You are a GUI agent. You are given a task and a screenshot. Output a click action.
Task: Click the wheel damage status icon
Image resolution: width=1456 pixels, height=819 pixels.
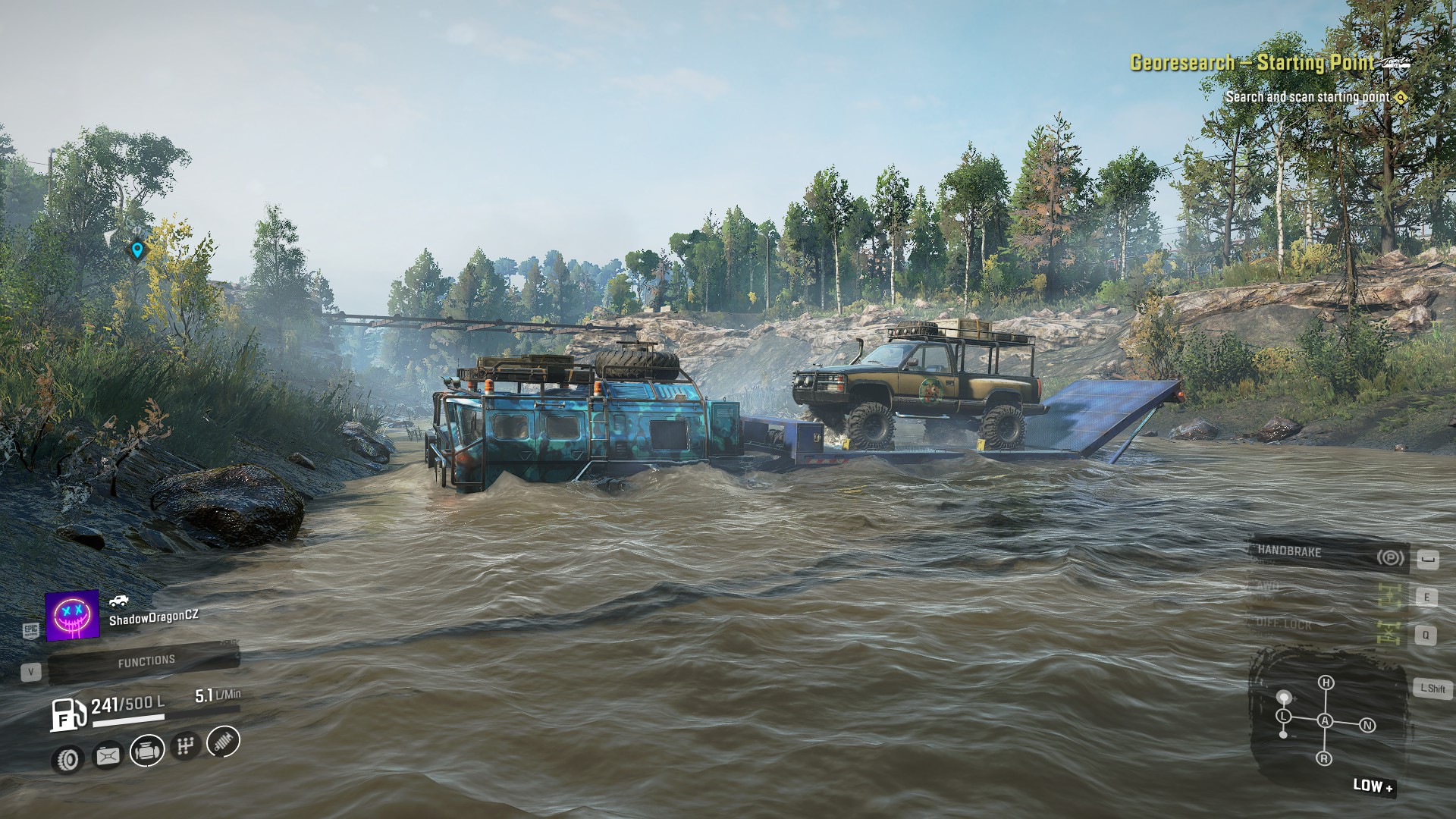[69, 758]
